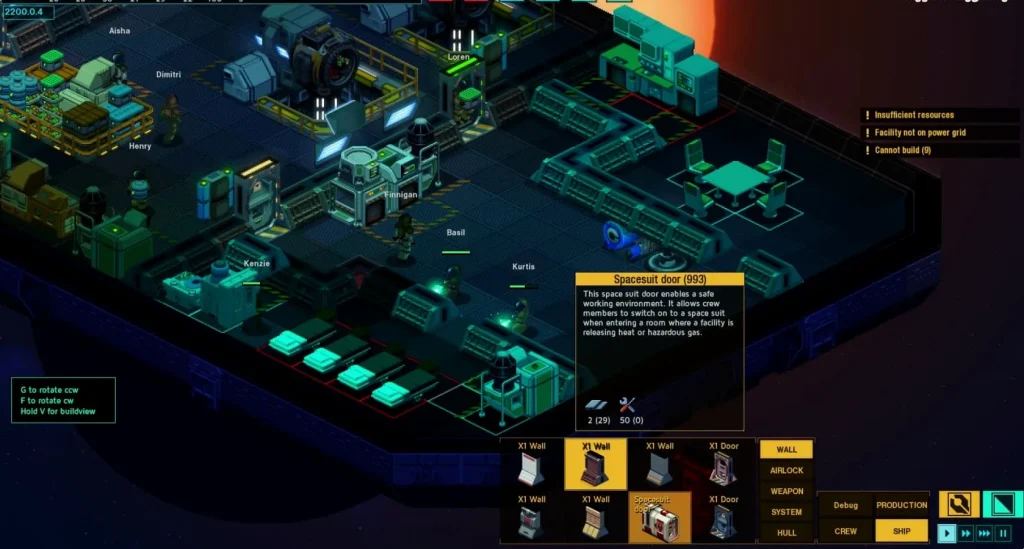Screen dimensions: 1024x549
Task: Set game speed to double fast-forward
Action: (x=966, y=533)
